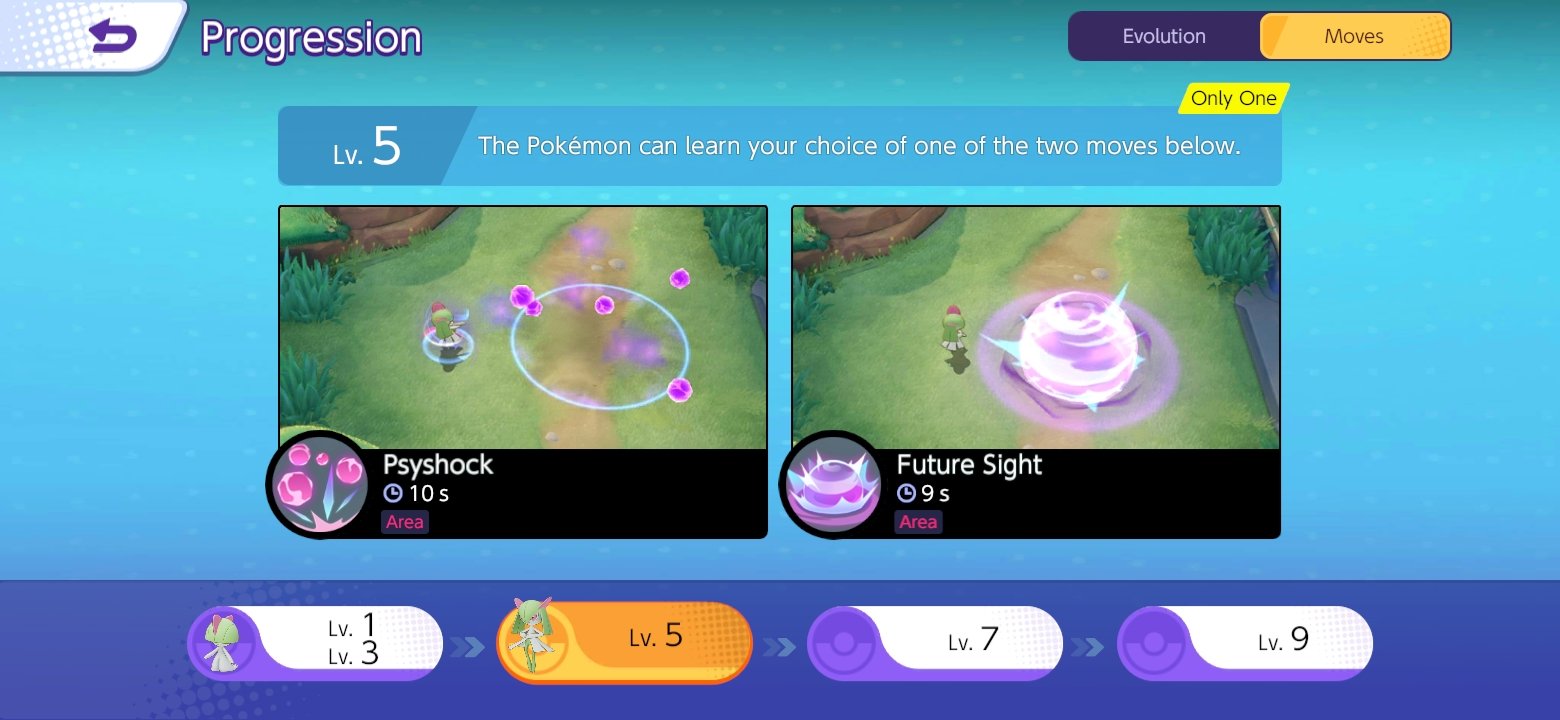
Task: Select the Lv. 5 progression node
Action: [640, 641]
